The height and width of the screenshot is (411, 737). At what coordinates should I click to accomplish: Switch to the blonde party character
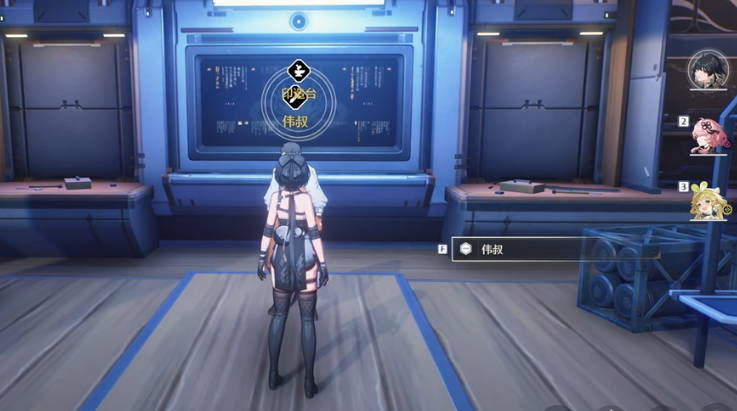[x=709, y=202]
